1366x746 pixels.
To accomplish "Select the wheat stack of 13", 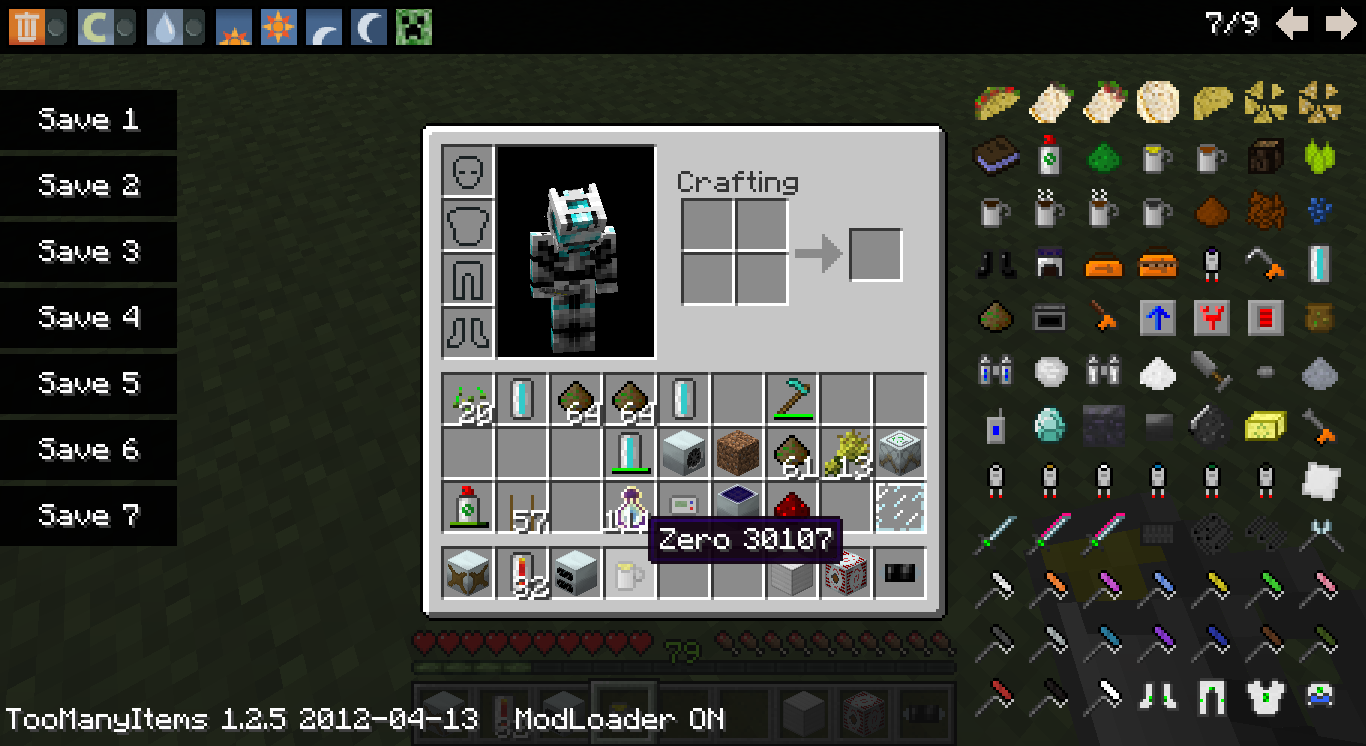I will [846, 453].
